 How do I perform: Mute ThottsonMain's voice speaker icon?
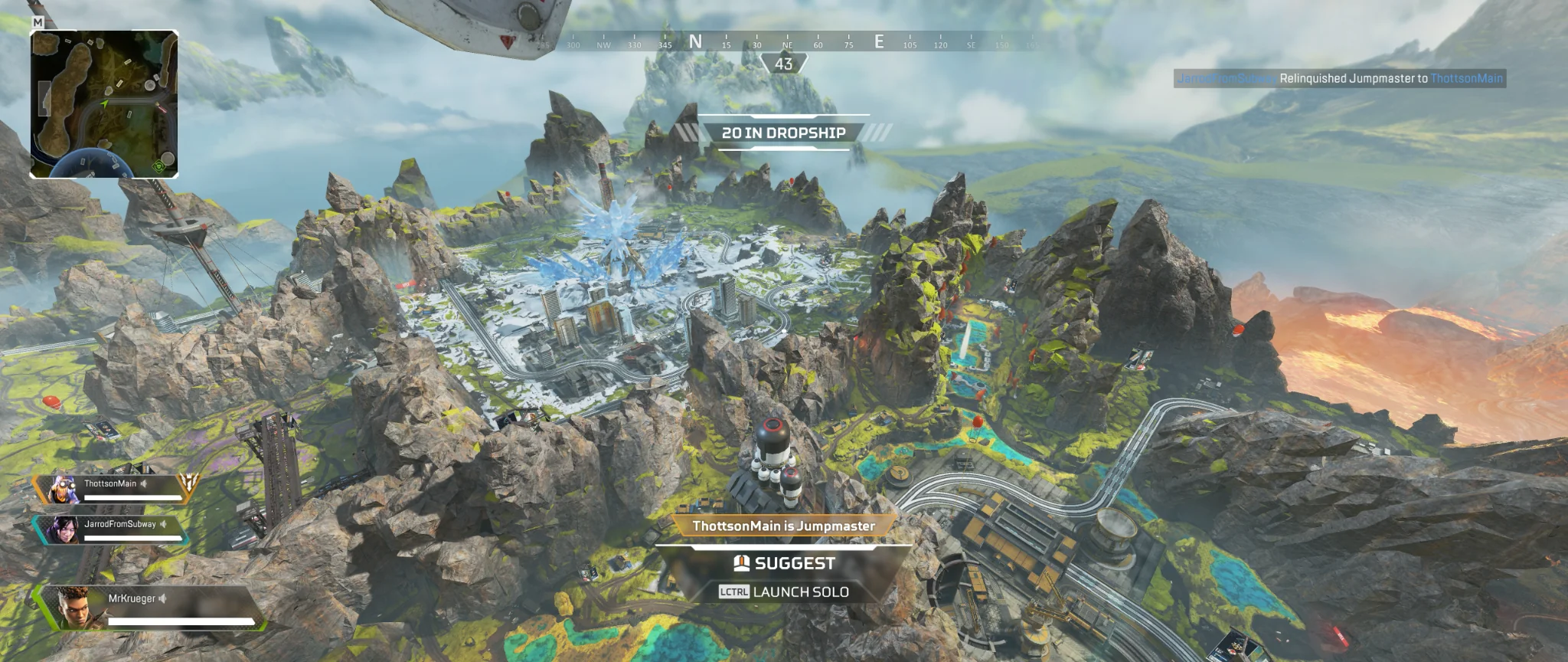click(x=142, y=483)
